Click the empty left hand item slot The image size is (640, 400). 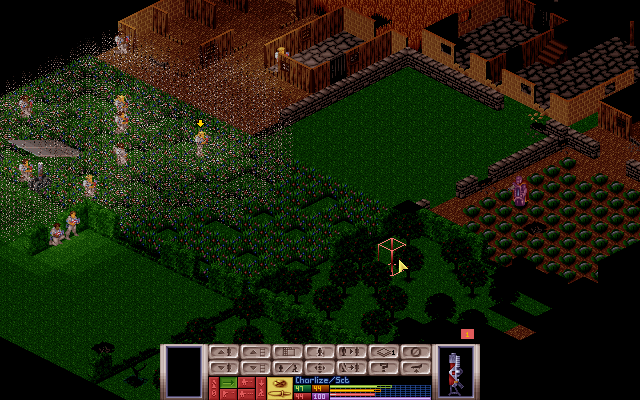tap(183, 371)
